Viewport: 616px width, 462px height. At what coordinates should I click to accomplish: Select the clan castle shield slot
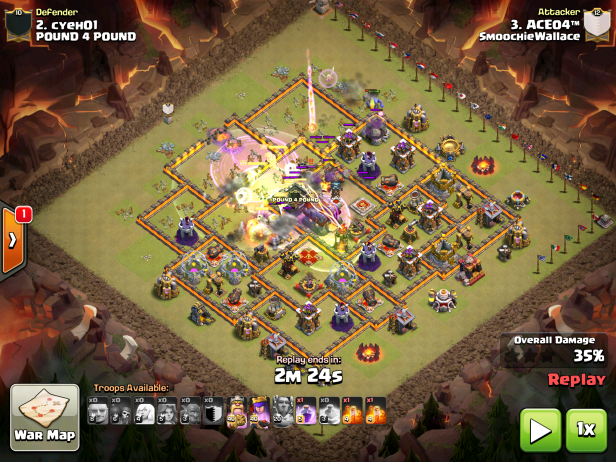(213, 411)
